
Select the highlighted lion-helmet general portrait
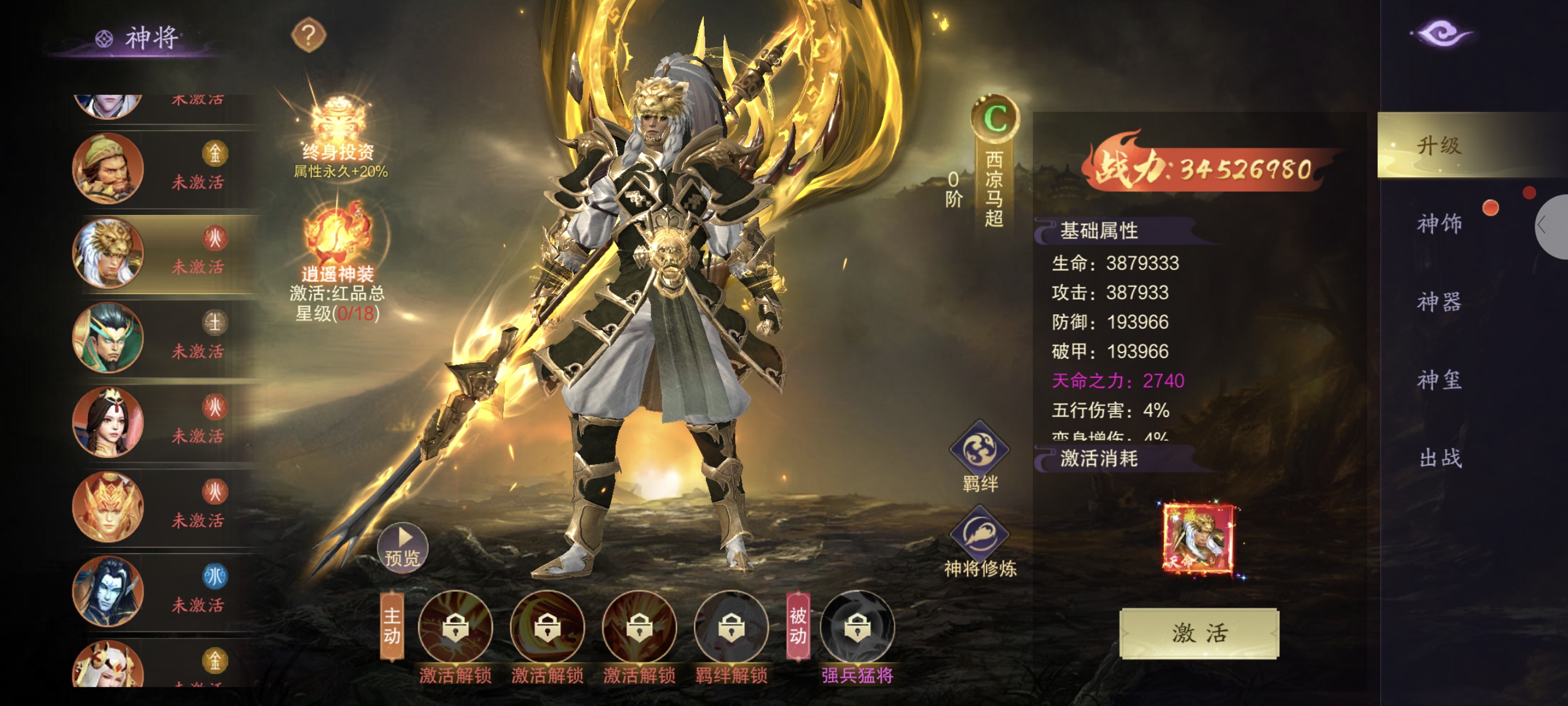pyautogui.click(x=108, y=252)
